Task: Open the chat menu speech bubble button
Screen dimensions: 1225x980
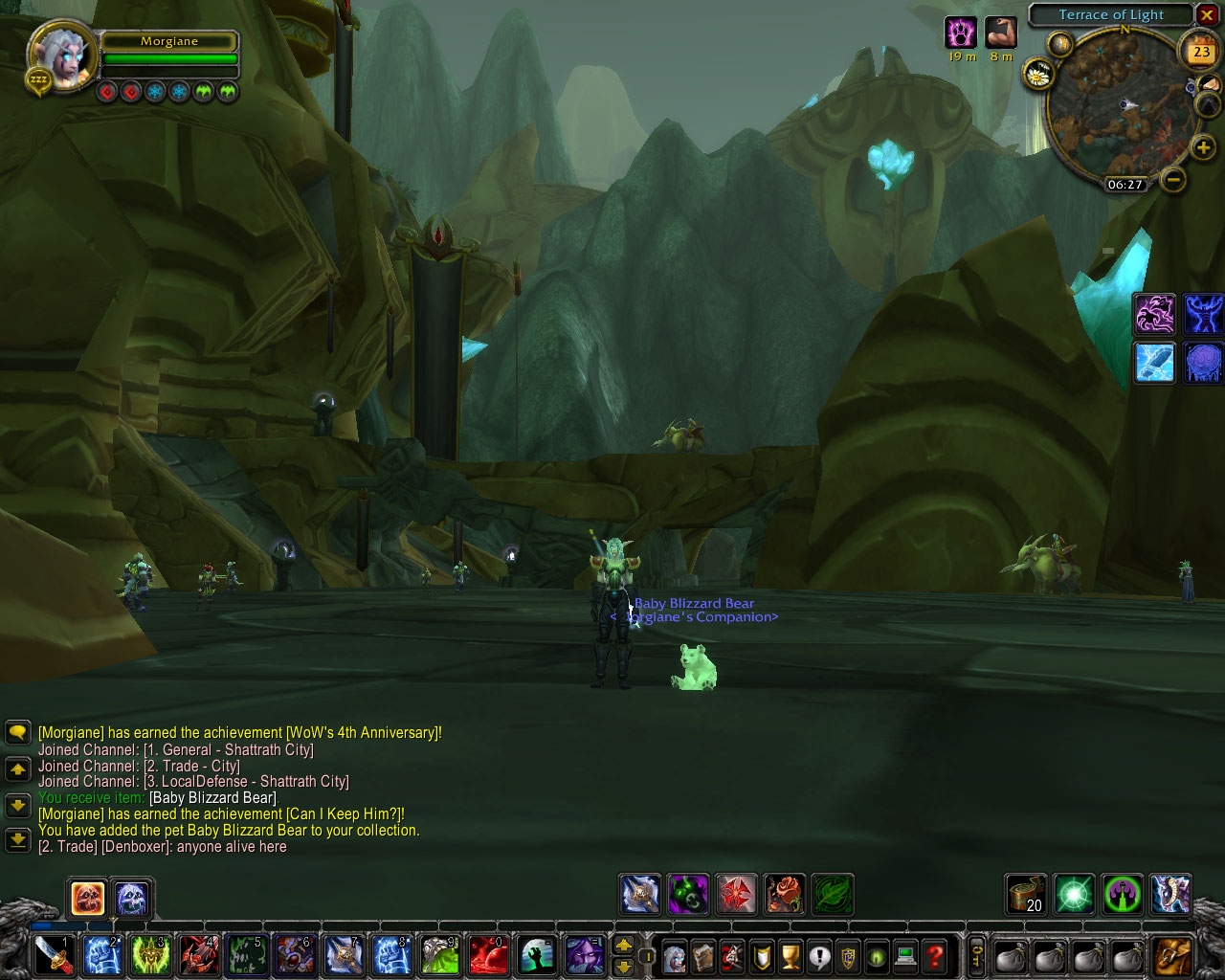Action: [x=17, y=733]
